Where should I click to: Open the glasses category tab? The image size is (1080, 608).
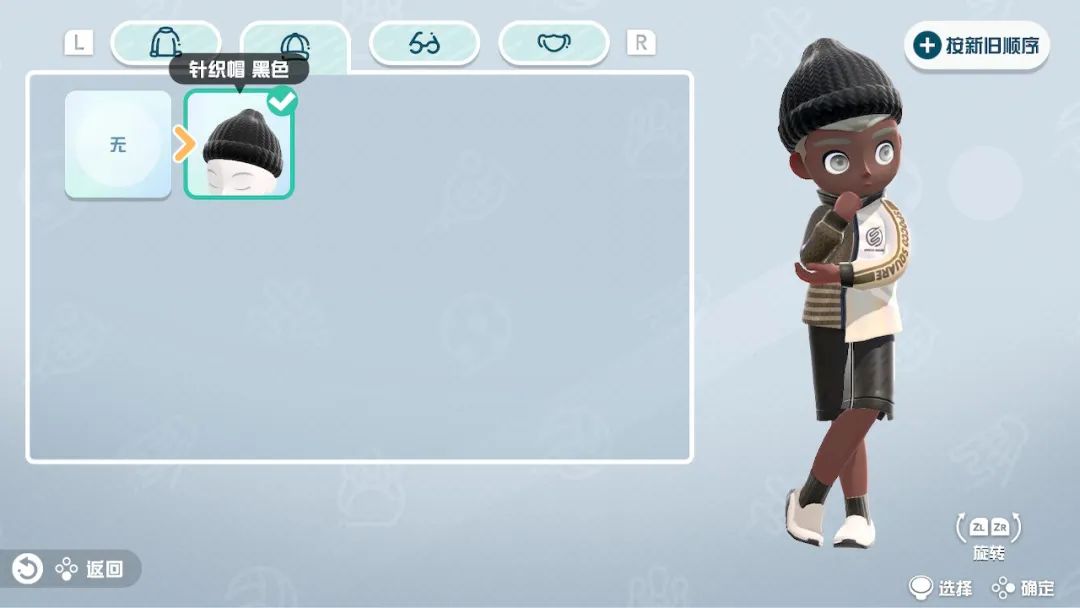(x=424, y=43)
